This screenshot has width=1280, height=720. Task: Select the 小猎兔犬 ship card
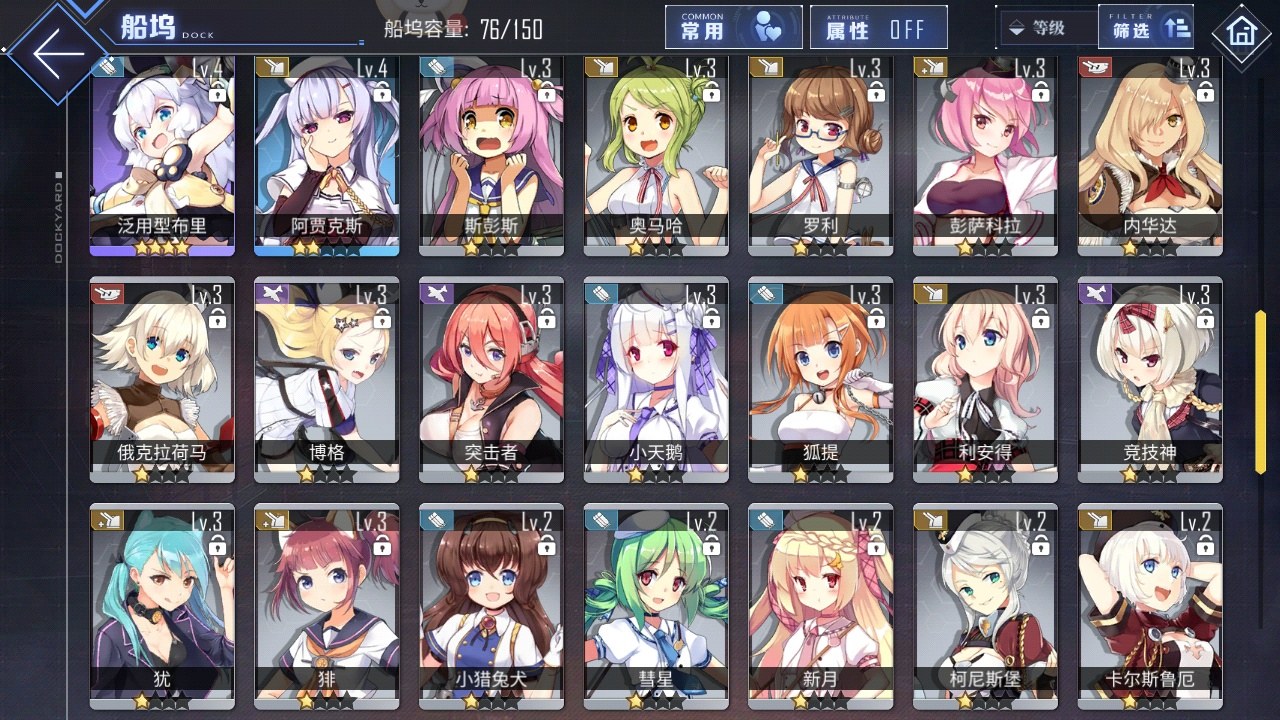pyautogui.click(x=491, y=607)
